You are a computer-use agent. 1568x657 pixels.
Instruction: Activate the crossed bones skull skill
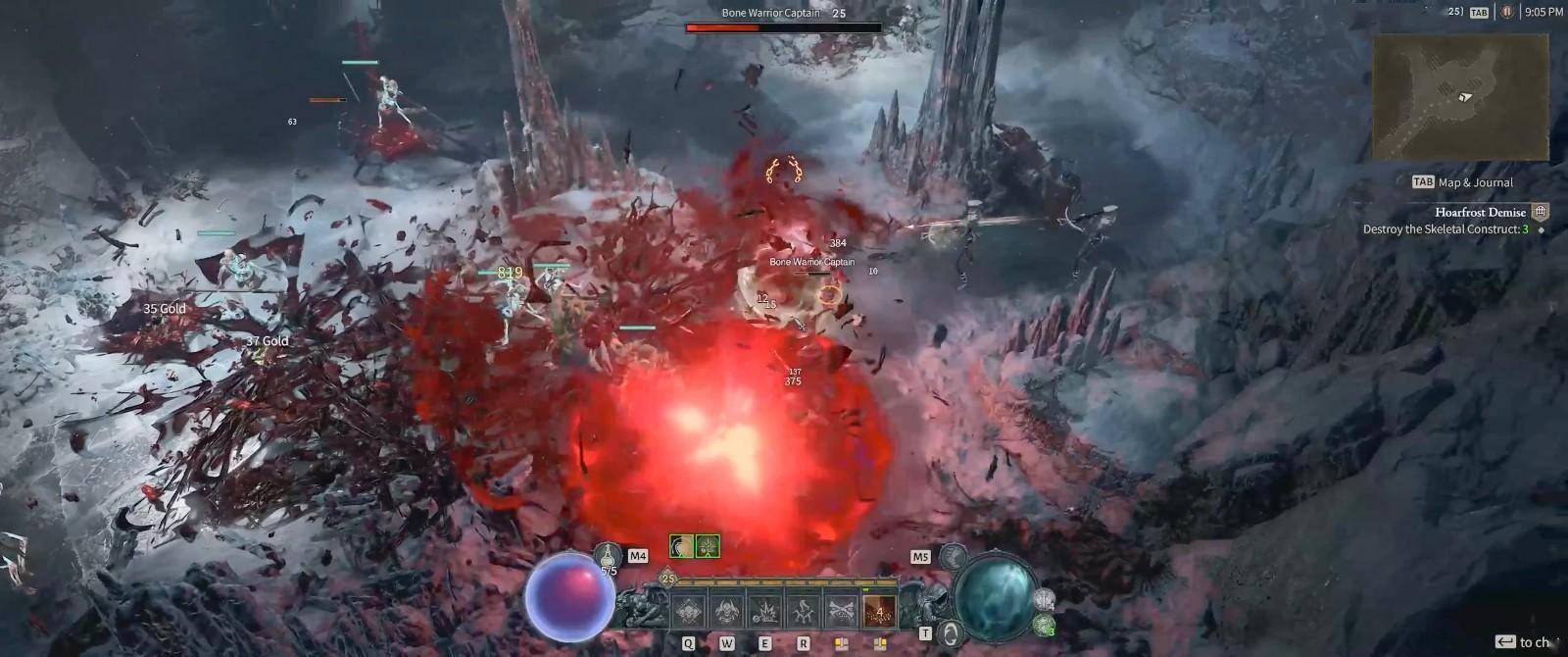pos(842,609)
